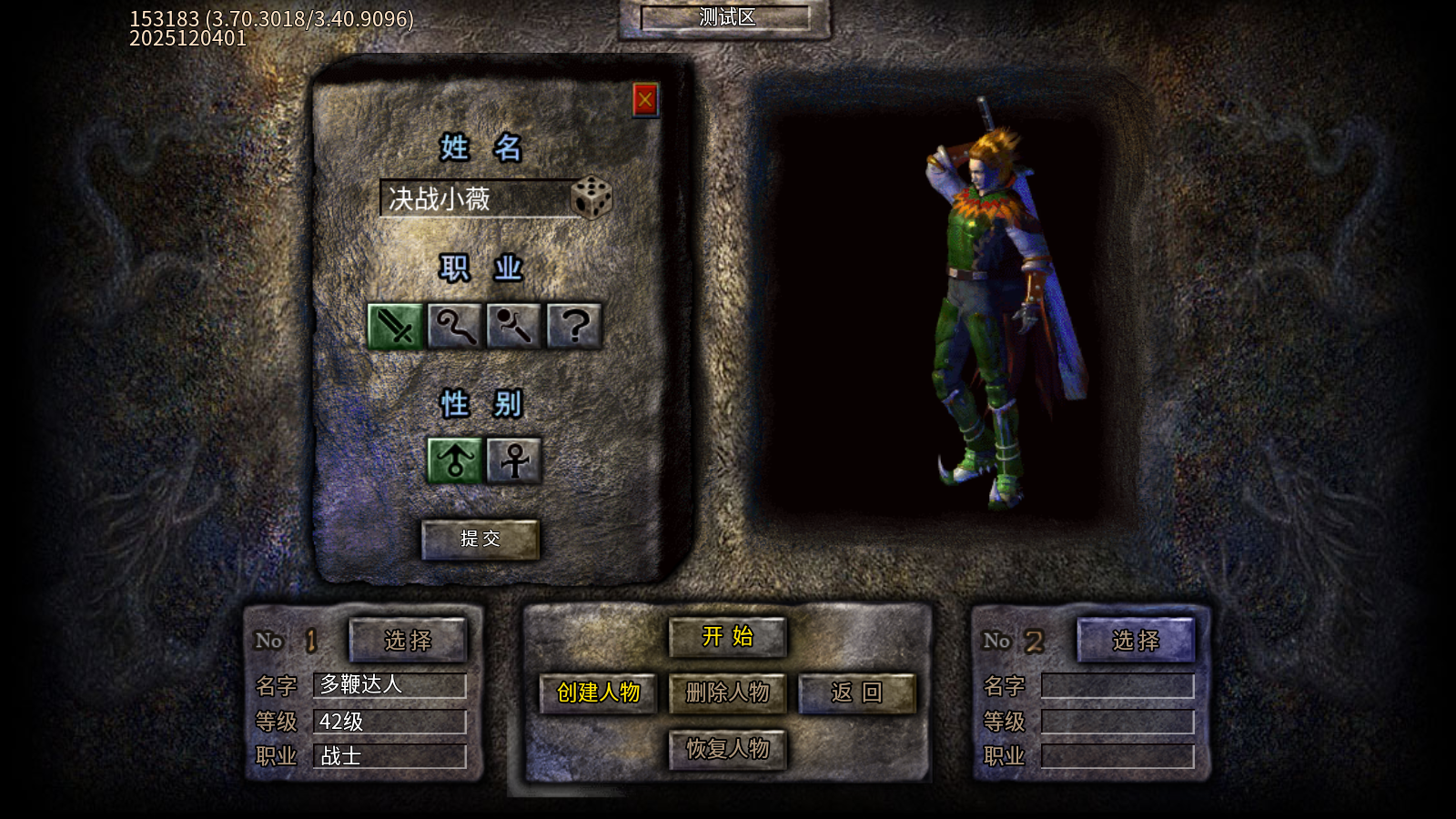Viewport: 1456px width, 819px height.
Task: Click 删除人物 to delete a character
Action: (x=727, y=693)
